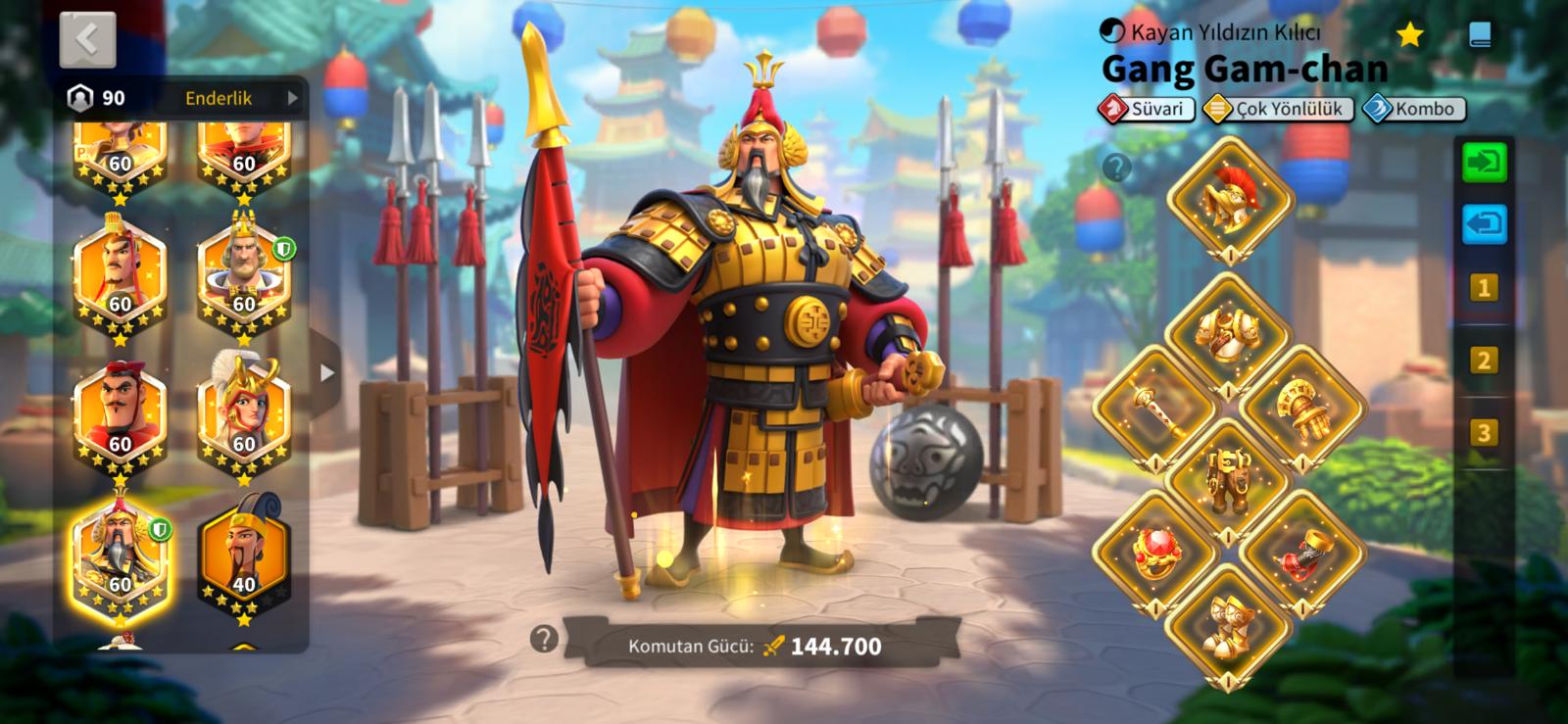Switch to equipment preset 3

point(1483,433)
